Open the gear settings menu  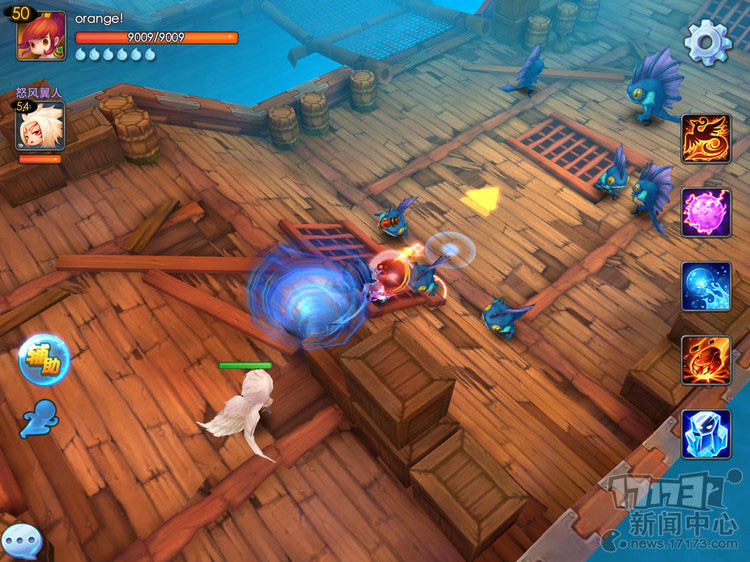(x=708, y=42)
